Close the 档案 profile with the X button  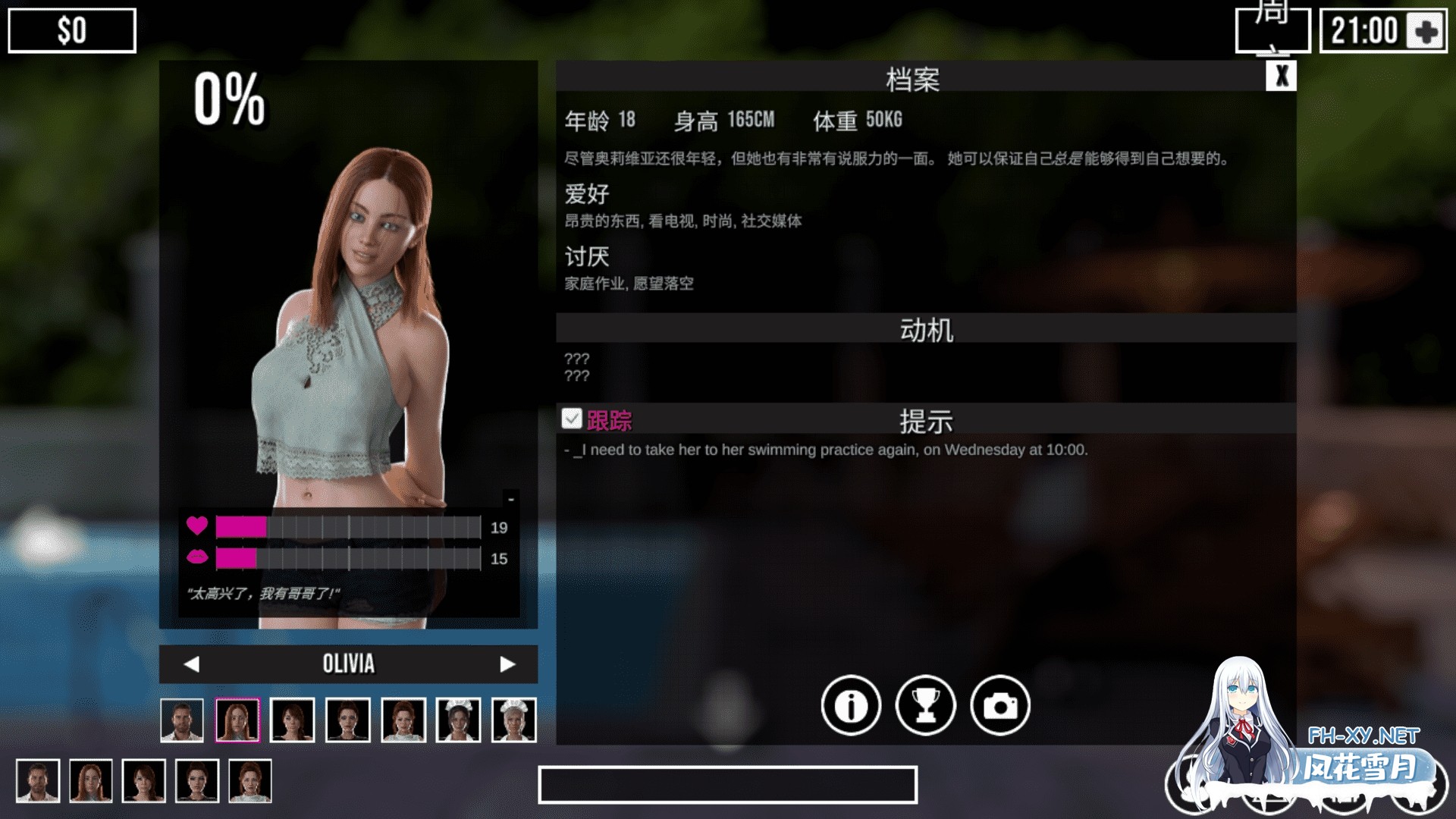[x=1283, y=74]
